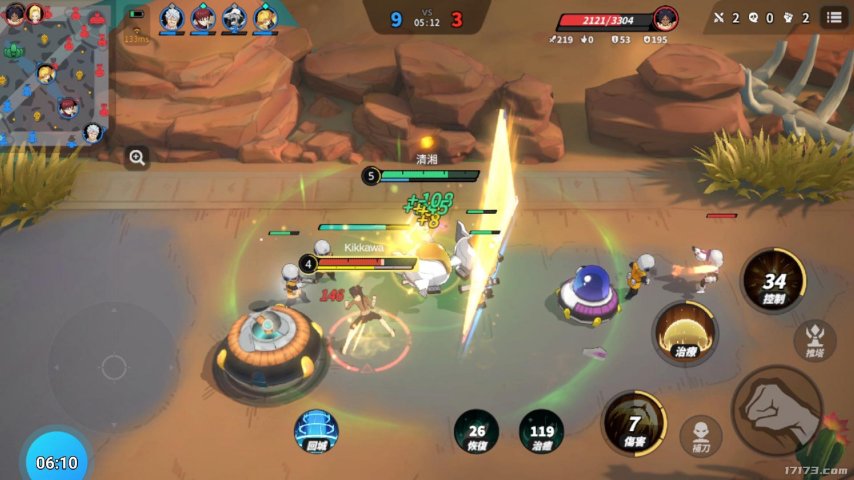Screen dimensions: 854x480
Task: Select the masked silver-haired teammate portrait
Action: pyautogui.click(x=234, y=17)
